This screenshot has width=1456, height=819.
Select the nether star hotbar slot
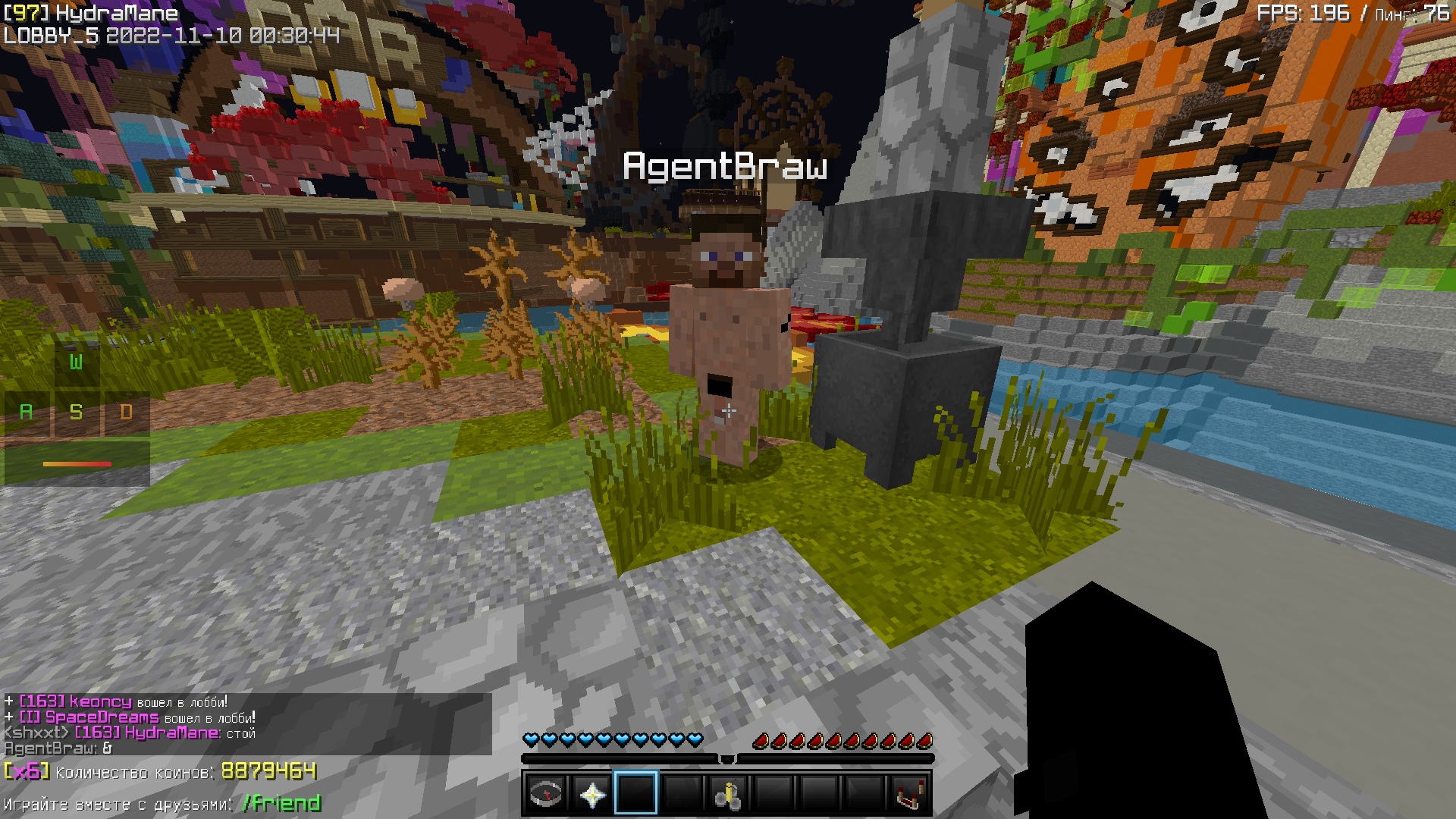point(591,794)
